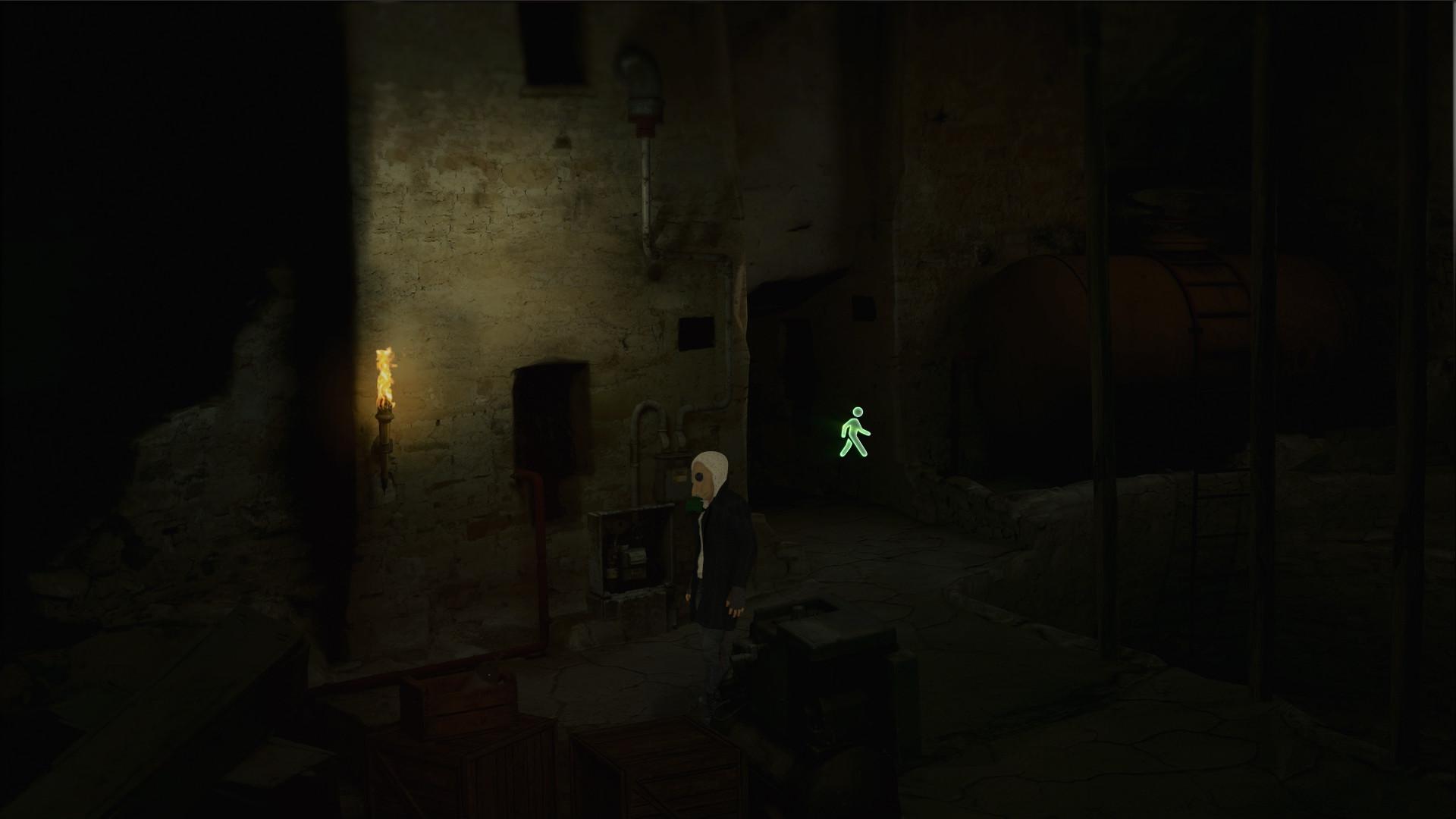Click the red vertical pipe on the wall
This screenshot has width=1456, height=819.
pos(540,576)
